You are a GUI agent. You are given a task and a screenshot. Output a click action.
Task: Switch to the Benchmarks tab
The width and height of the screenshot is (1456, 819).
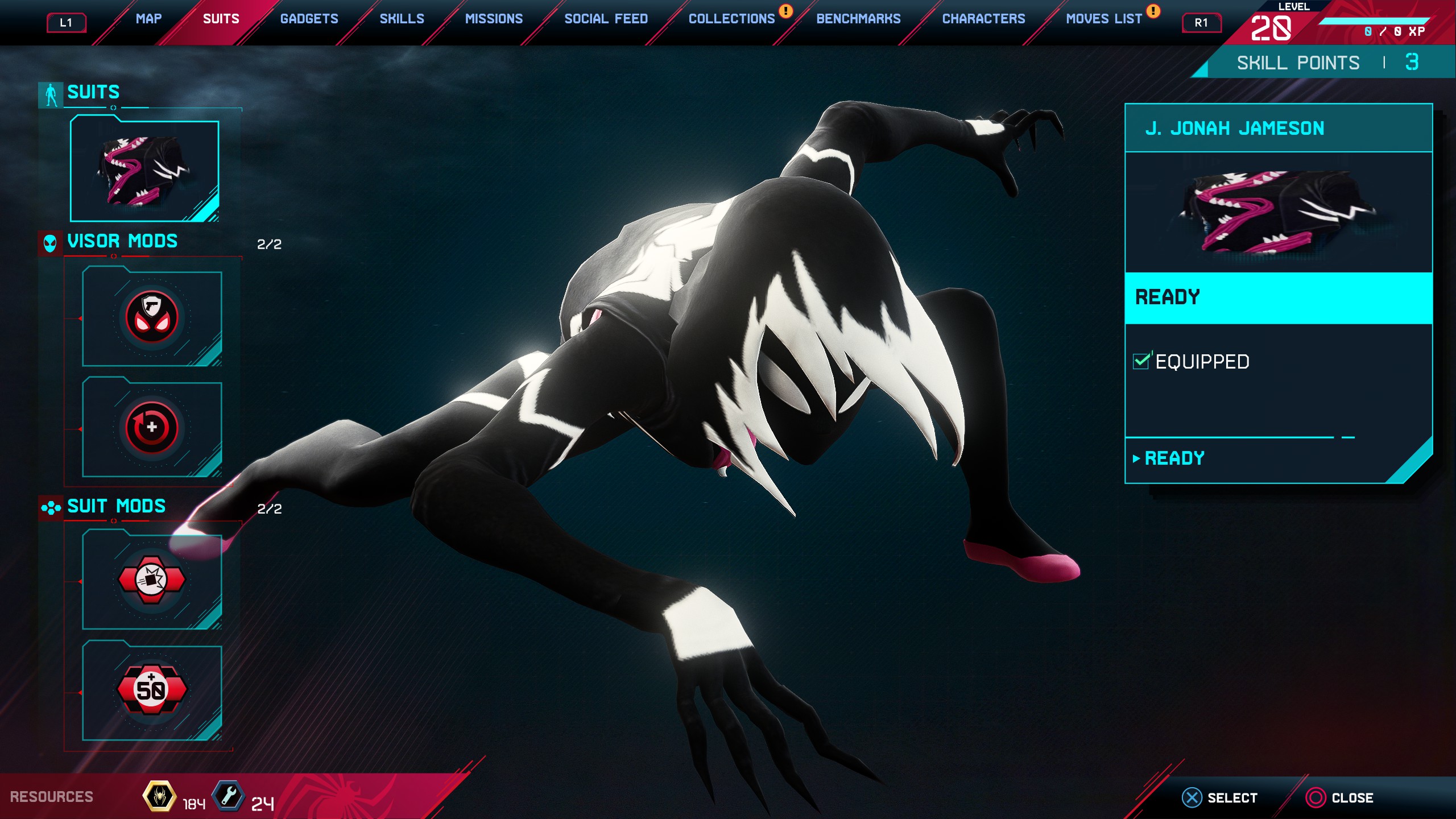click(x=858, y=19)
